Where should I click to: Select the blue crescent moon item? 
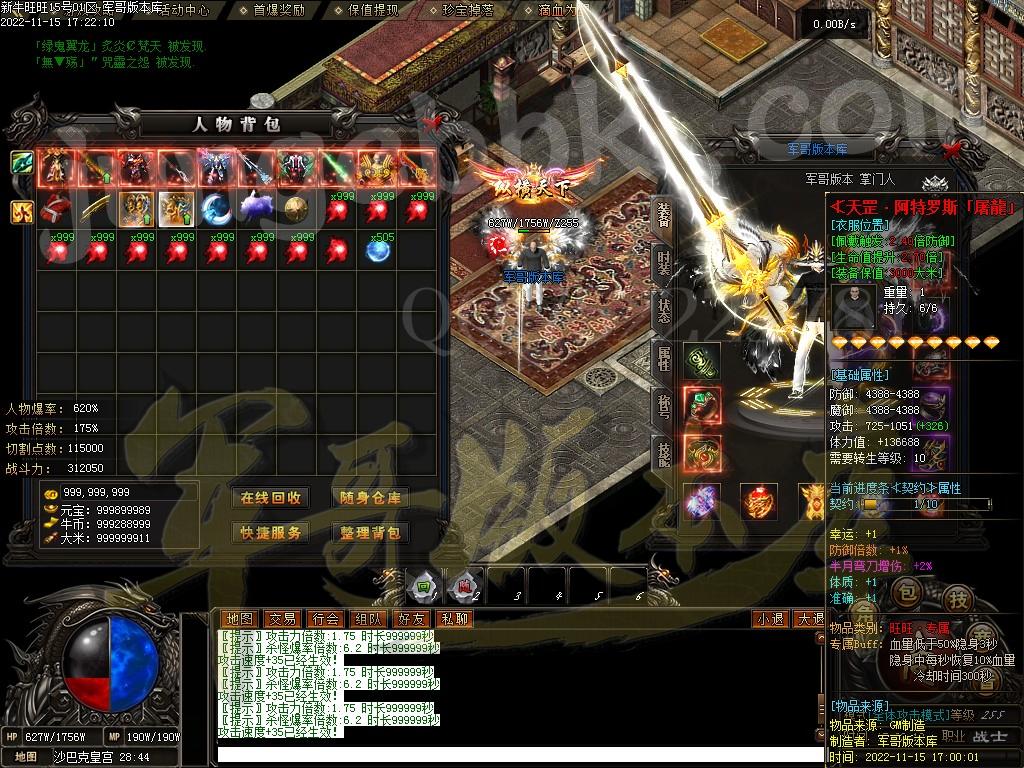click(217, 208)
